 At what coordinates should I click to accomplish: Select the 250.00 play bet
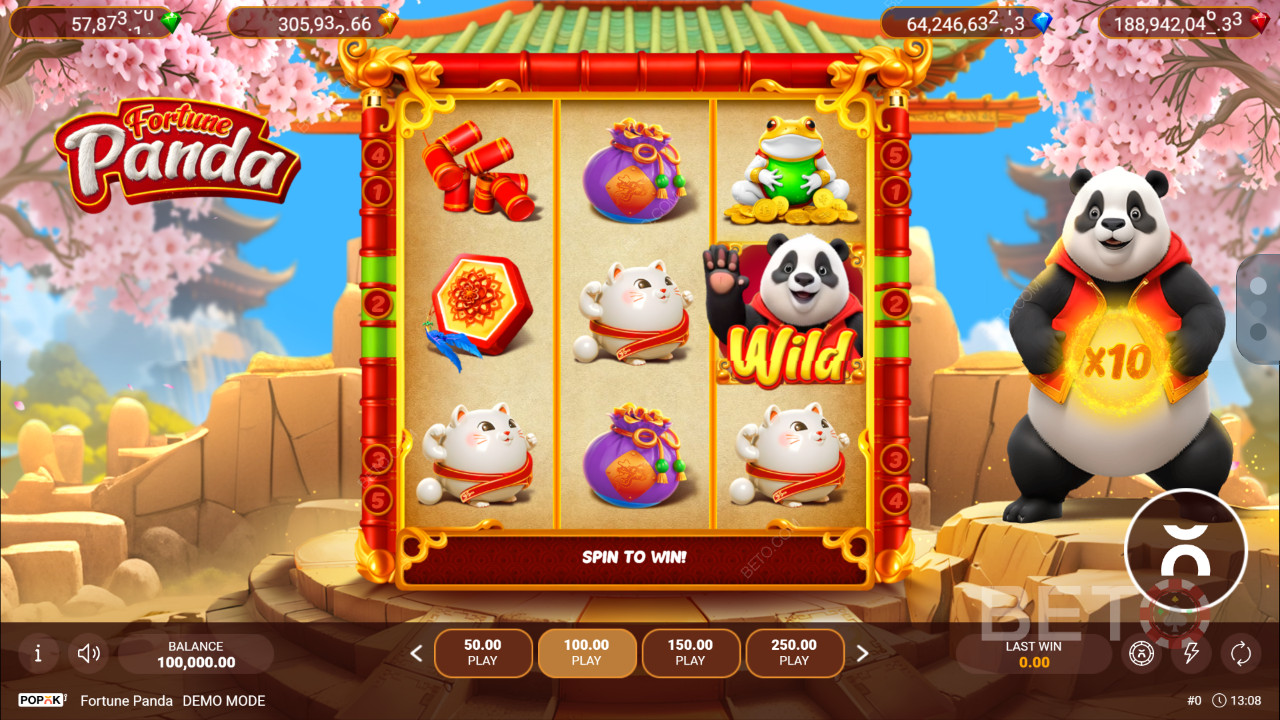(x=794, y=653)
